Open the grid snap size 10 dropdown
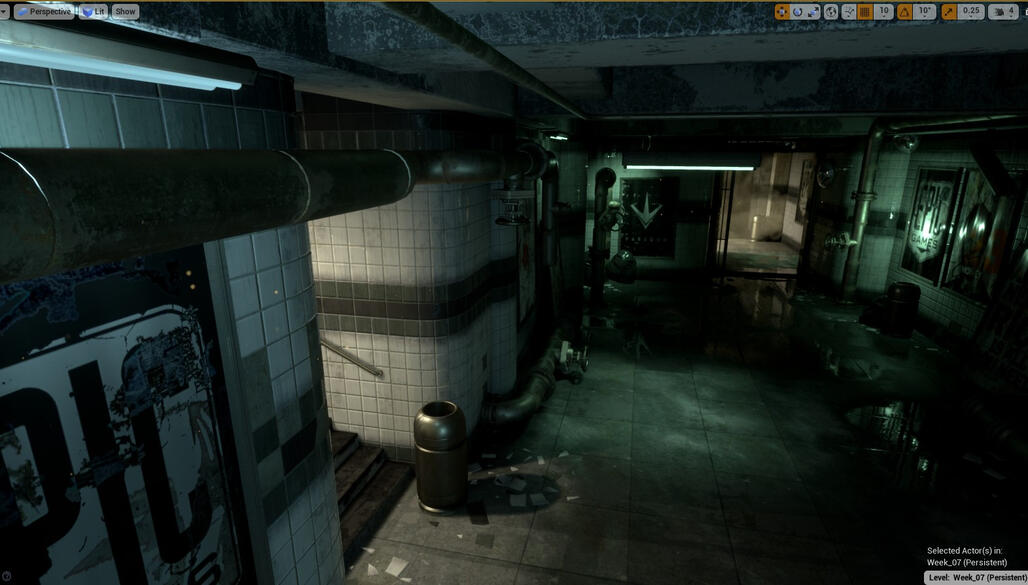Screen dimensions: 1028x585 (883, 12)
